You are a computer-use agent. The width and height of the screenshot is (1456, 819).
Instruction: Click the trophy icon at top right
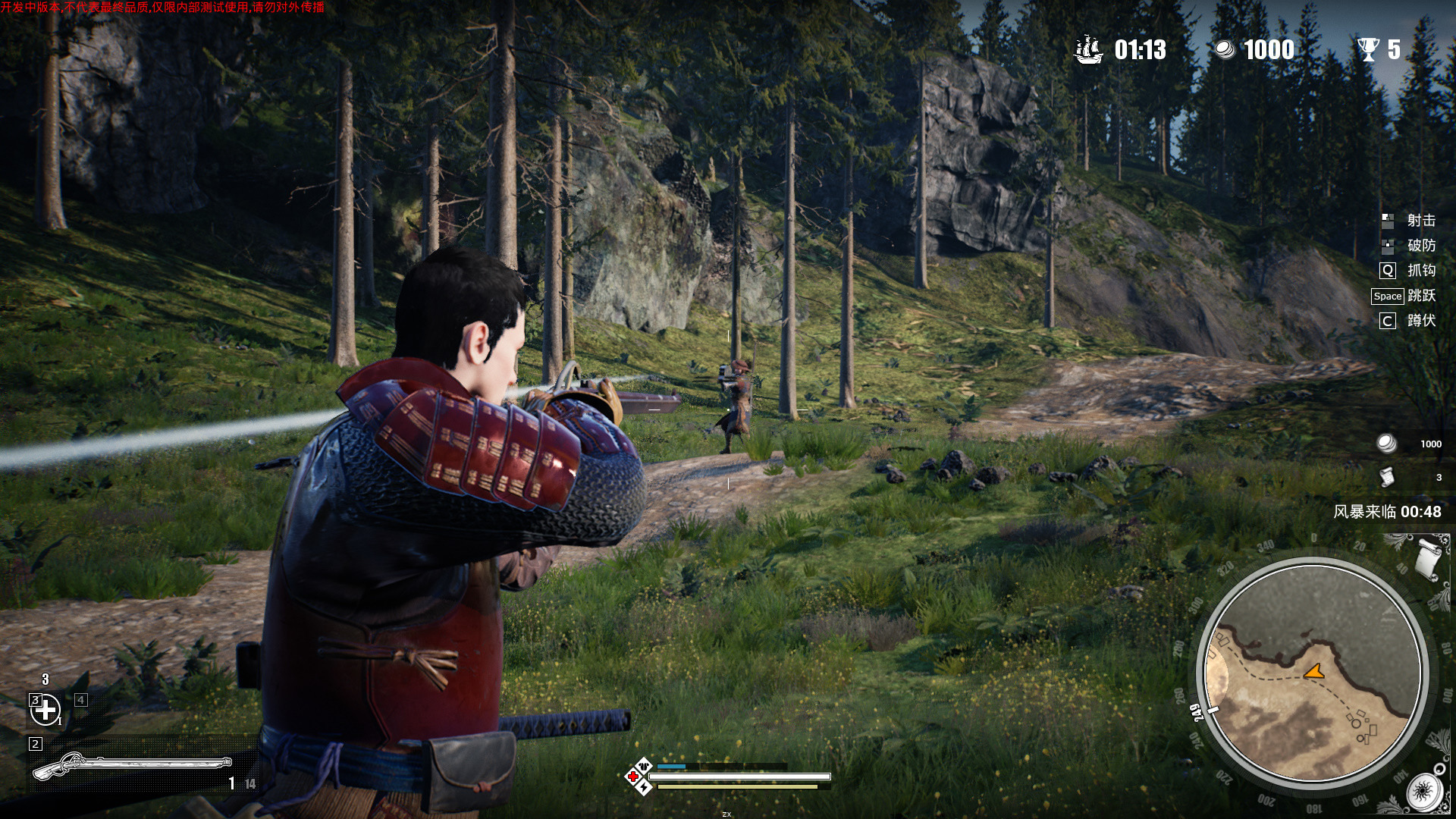pyautogui.click(x=1368, y=50)
